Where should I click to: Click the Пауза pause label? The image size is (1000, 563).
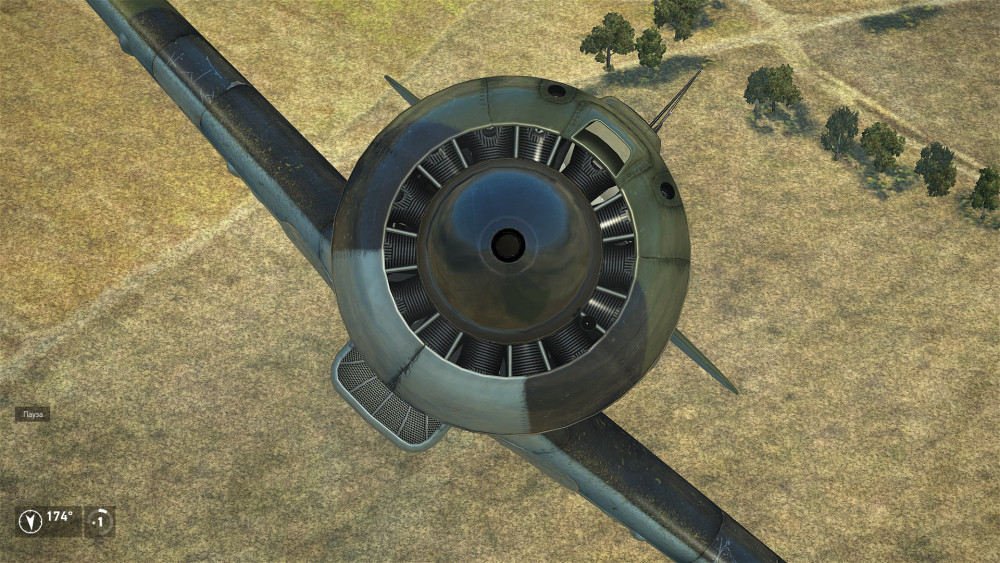coord(32,414)
